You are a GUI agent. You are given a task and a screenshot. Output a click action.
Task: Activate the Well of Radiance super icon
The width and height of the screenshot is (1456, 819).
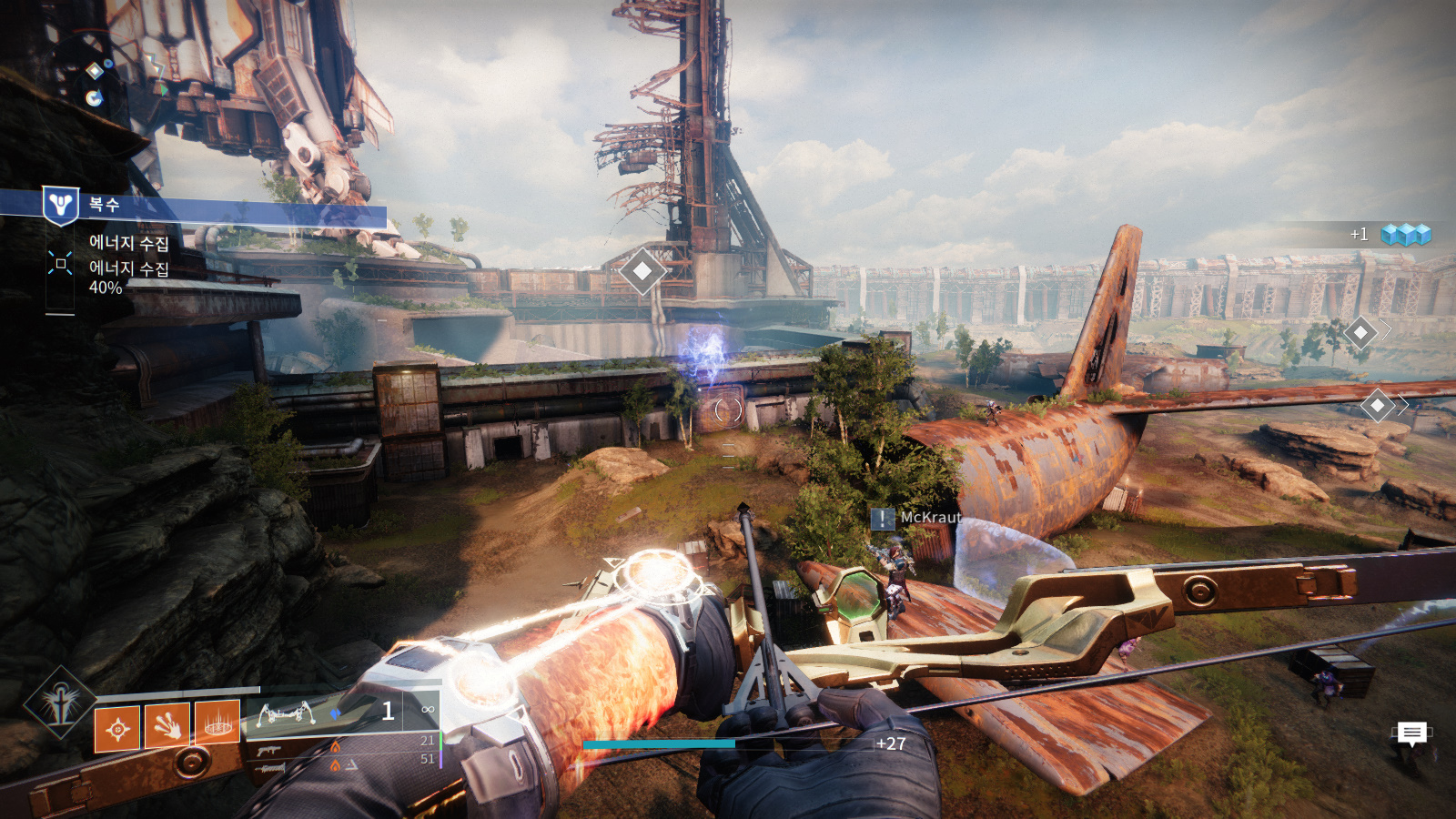click(60, 703)
